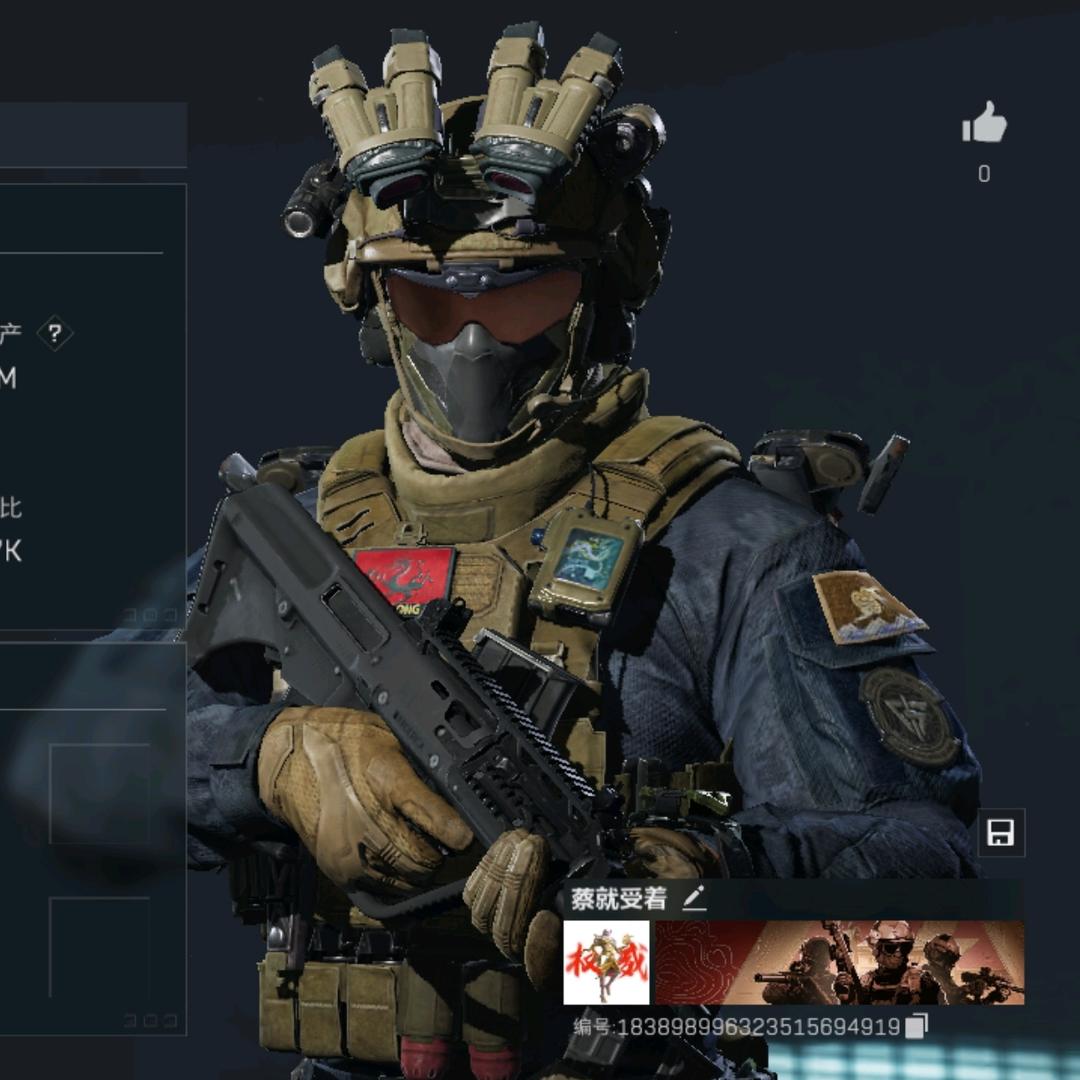1080x1080 pixels.
Task: Edit the player name with pencil icon
Action: [694, 898]
